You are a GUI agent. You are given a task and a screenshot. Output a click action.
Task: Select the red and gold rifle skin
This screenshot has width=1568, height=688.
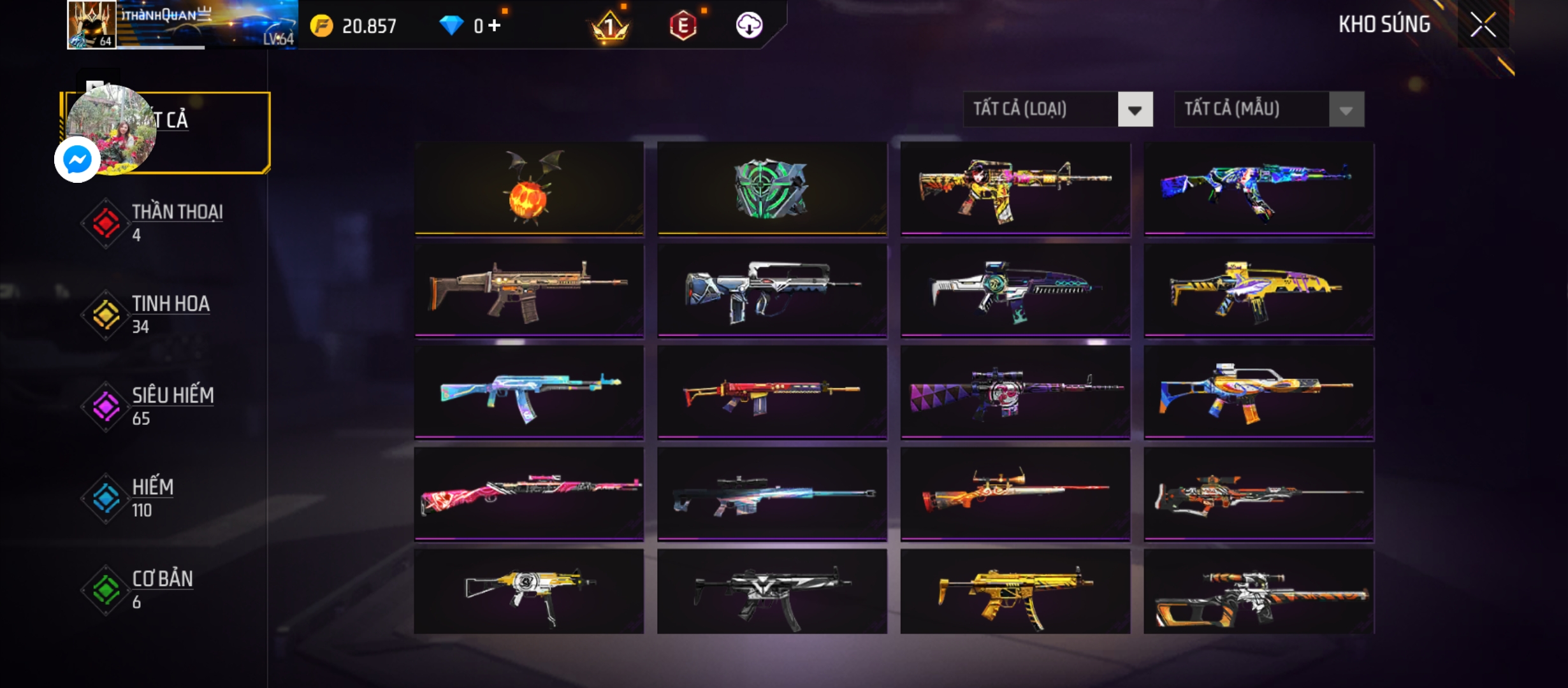coord(772,392)
